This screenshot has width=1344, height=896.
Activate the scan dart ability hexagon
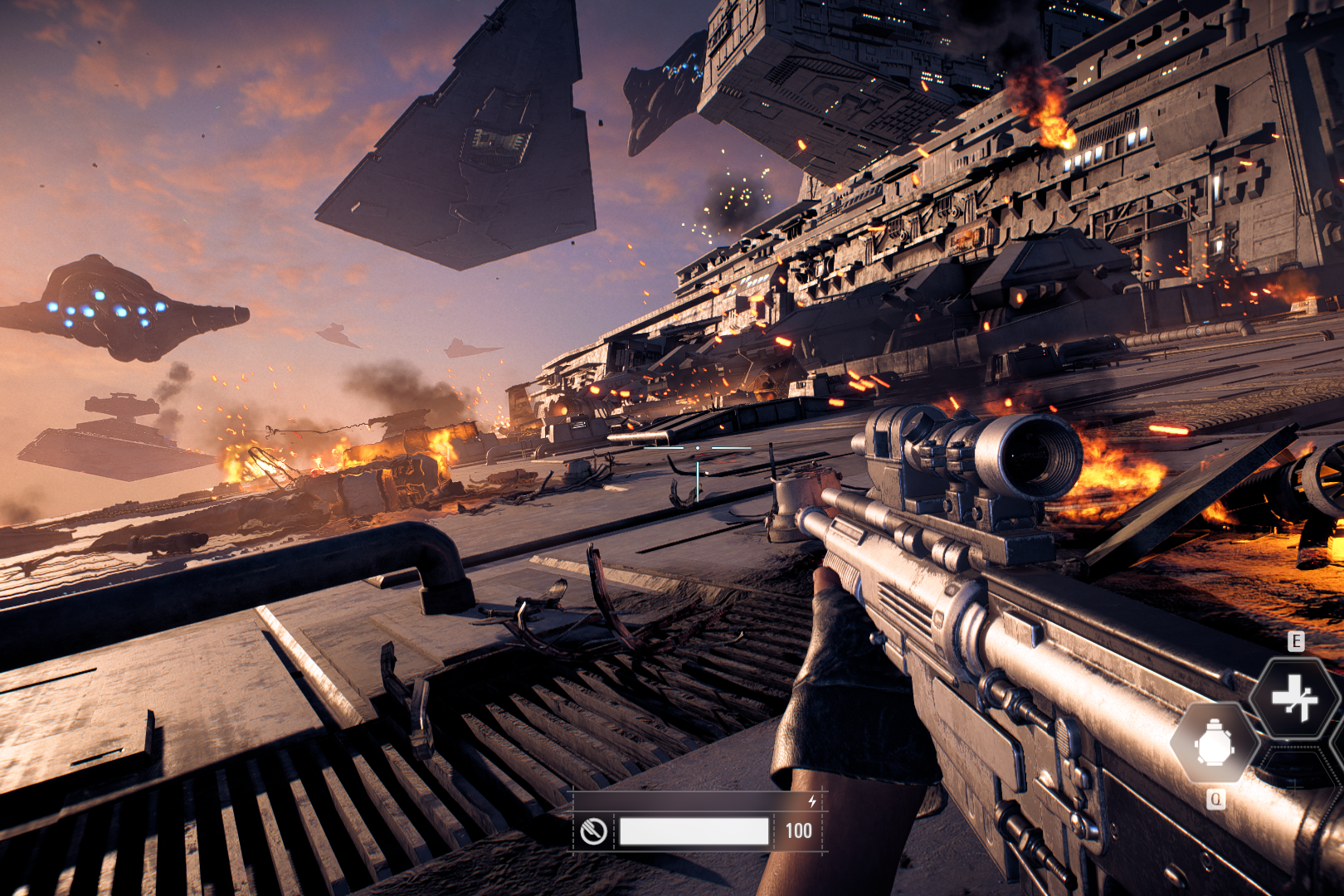pos(1294,698)
